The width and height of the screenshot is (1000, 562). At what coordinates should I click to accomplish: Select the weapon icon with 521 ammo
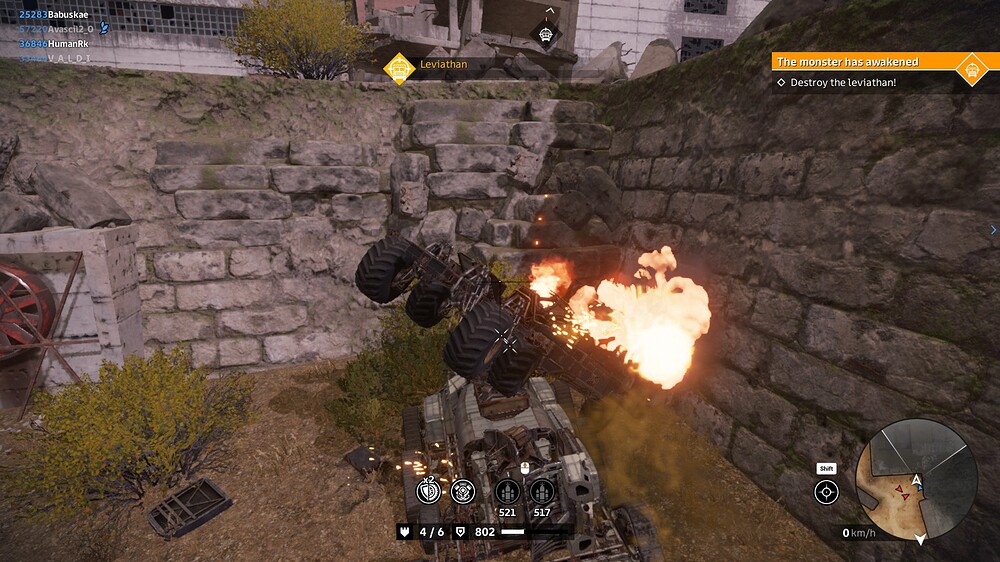coord(507,491)
